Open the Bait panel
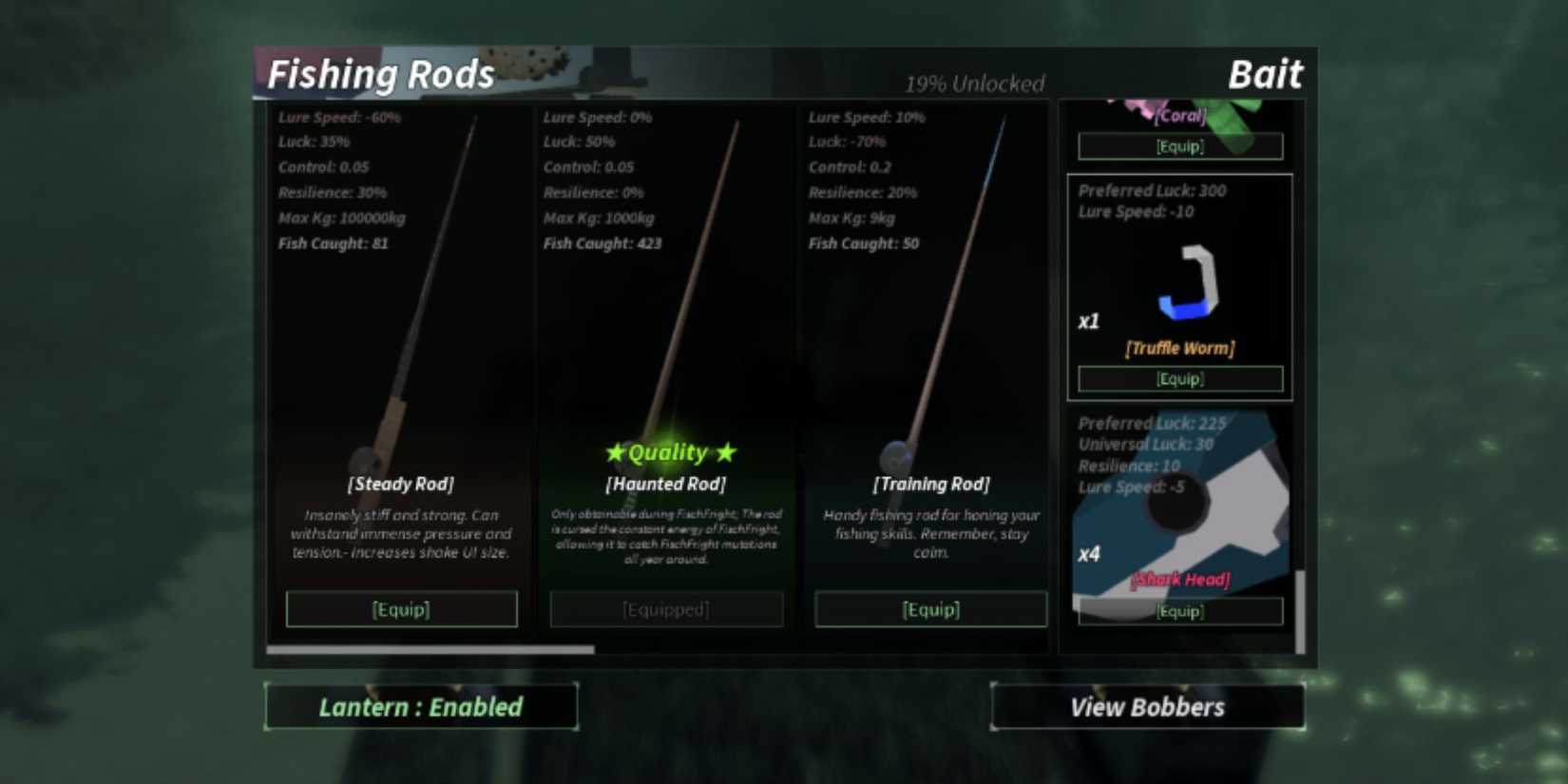The width and height of the screenshot is (1568, 784). pyautogui.click(x=1267, y=74)
